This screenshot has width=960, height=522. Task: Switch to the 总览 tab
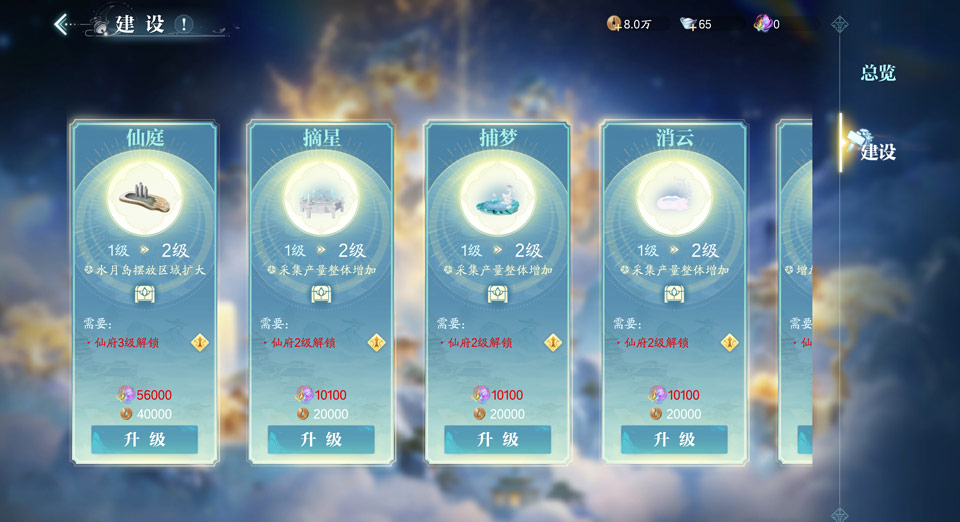[878, 73]
